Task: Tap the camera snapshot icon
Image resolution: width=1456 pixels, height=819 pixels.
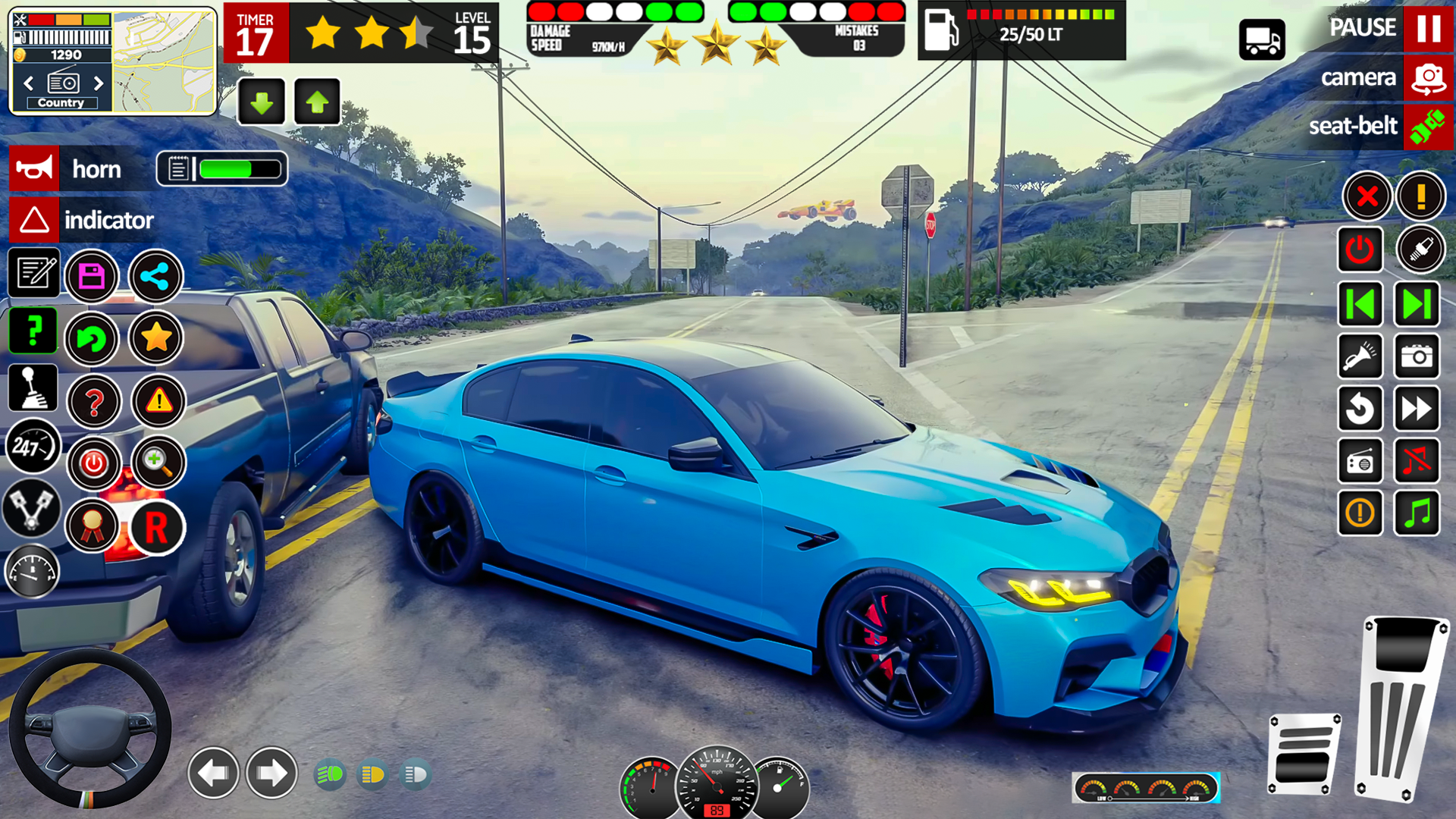Action: coord(1417,357)
